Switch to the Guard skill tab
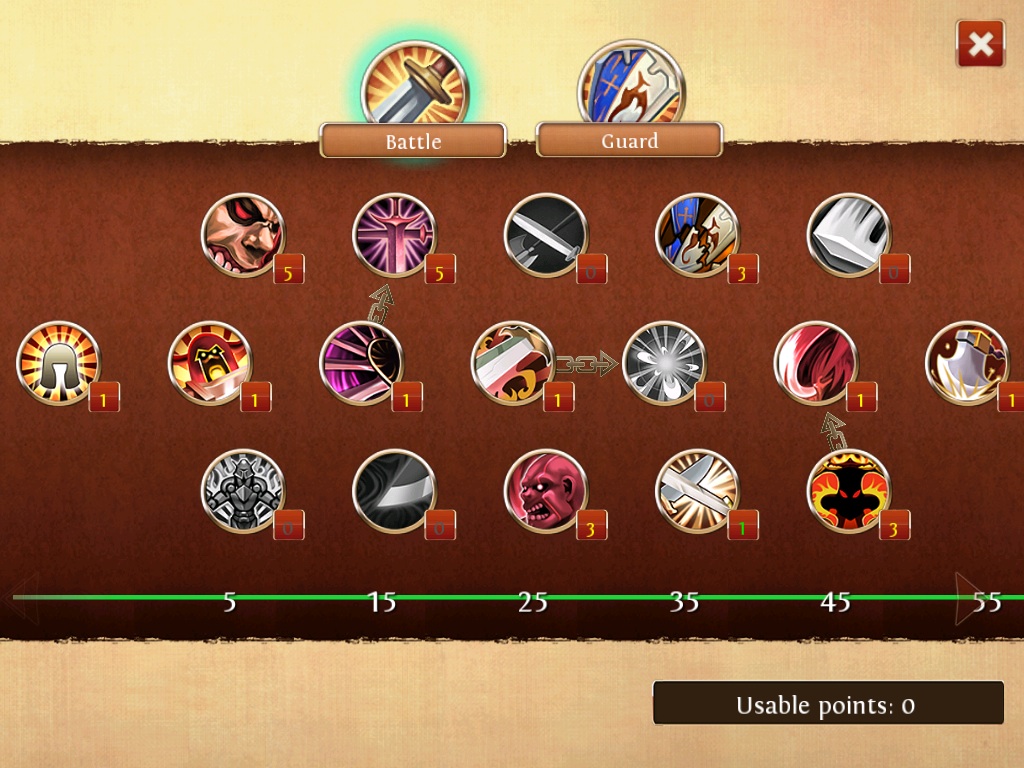The height and width of the screenshot is (768, 1024). coord(629,140)
